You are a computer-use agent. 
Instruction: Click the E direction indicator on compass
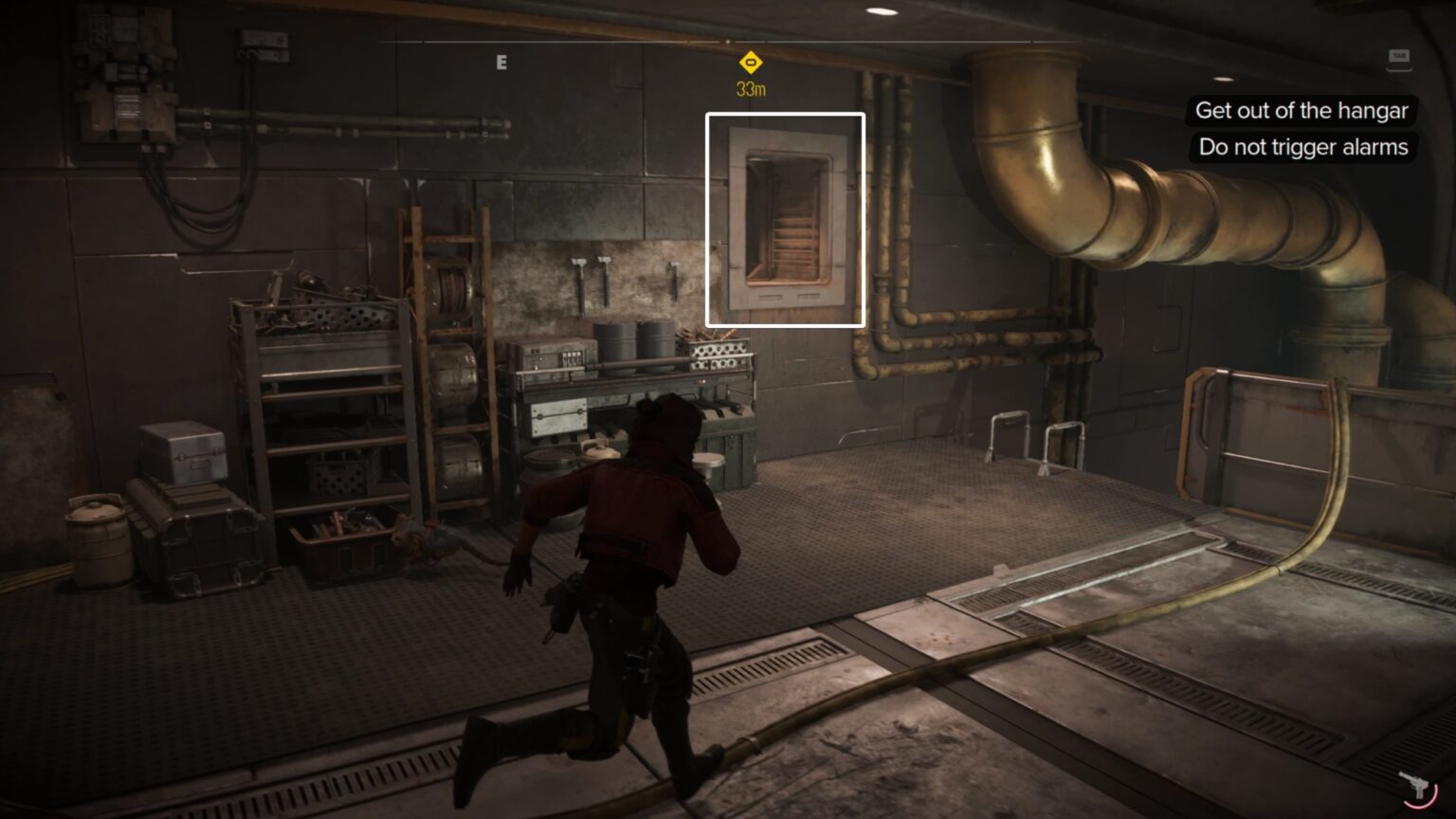tap(501, 62)
